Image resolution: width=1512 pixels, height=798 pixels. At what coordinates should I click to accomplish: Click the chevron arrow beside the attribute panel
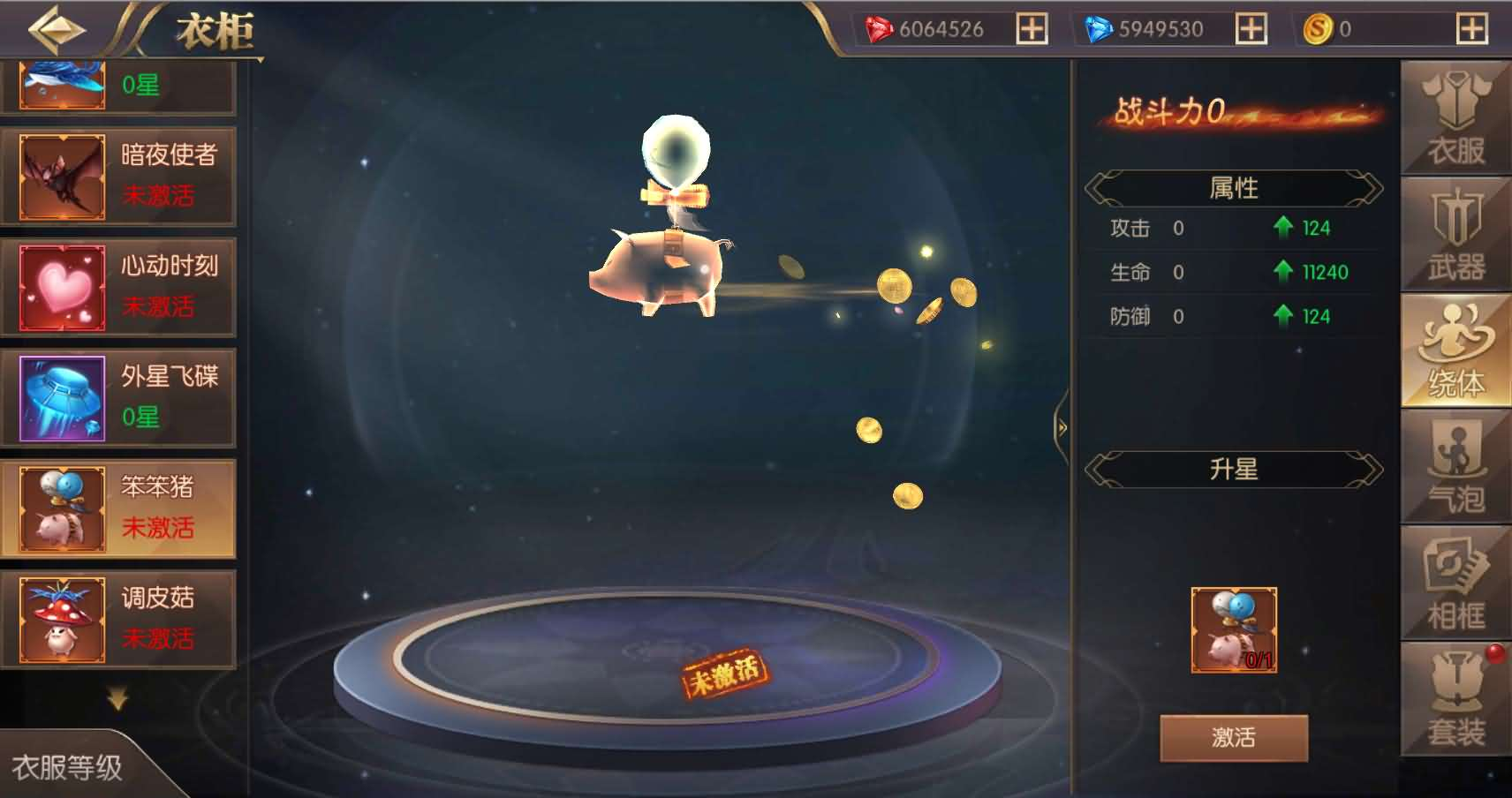[1060, 425]
